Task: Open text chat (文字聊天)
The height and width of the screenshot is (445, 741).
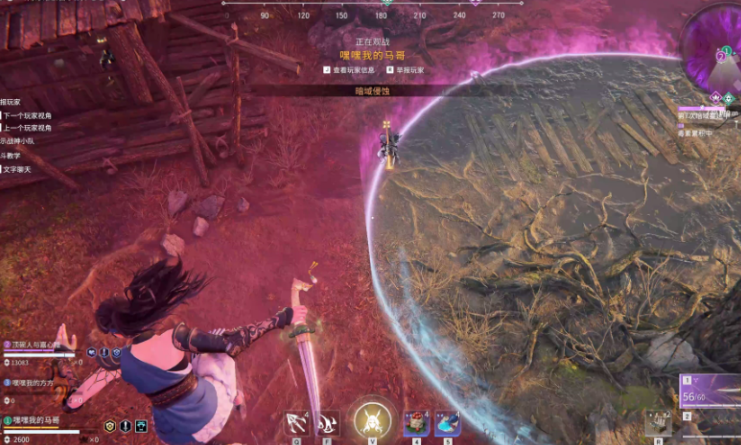Action: [17, 169]
